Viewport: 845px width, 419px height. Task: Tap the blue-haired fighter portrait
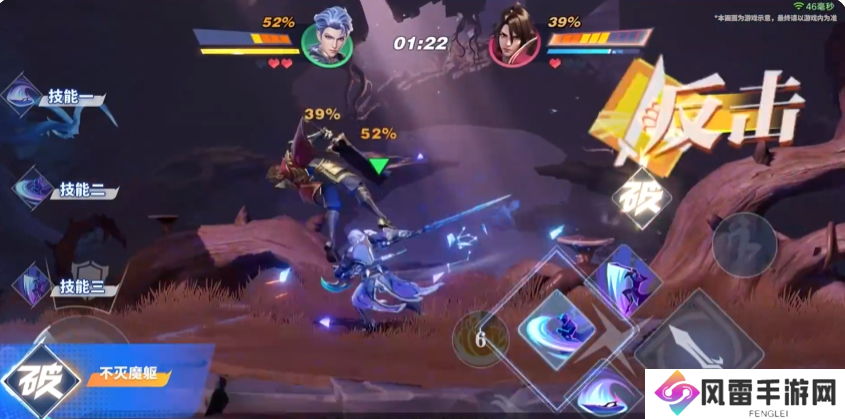[329, 39]
